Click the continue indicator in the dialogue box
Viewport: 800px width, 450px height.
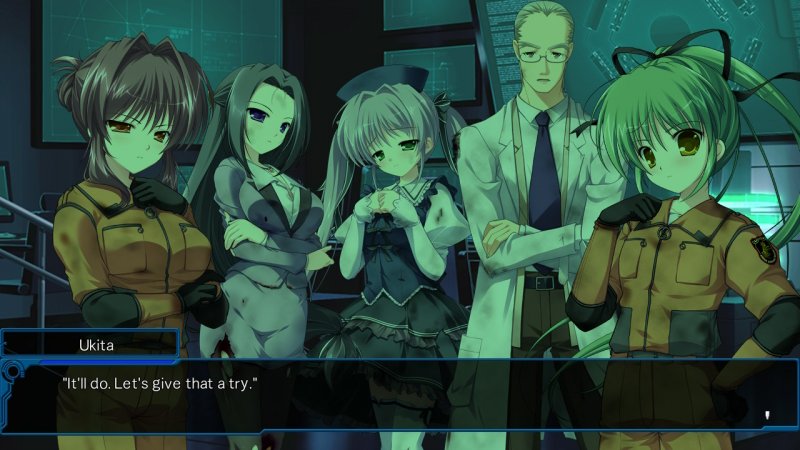(767, 414)
